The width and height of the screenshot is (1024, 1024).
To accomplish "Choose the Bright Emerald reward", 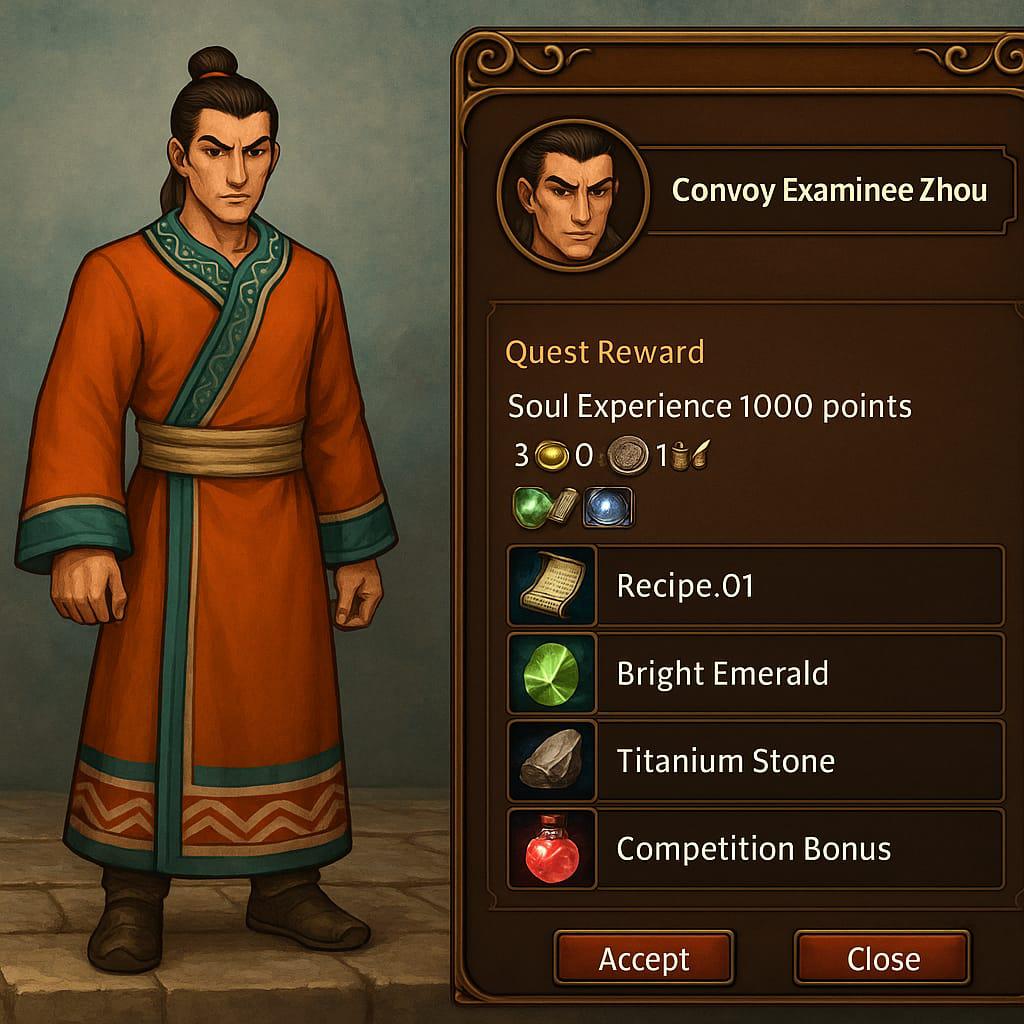I will [x=755, y=673].
